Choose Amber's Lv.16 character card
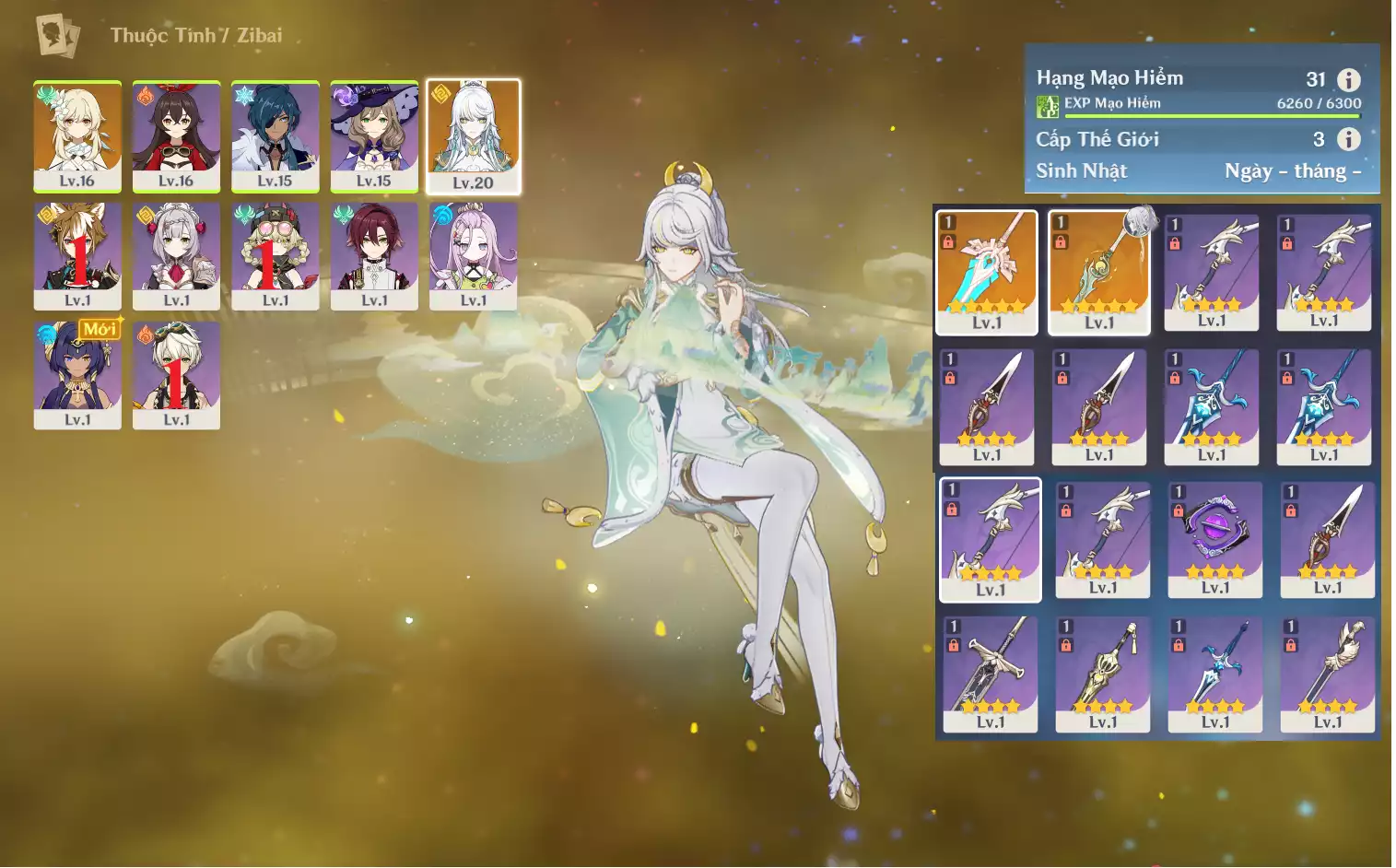The width and height of the screenshot is (1396, 868). 176,135
